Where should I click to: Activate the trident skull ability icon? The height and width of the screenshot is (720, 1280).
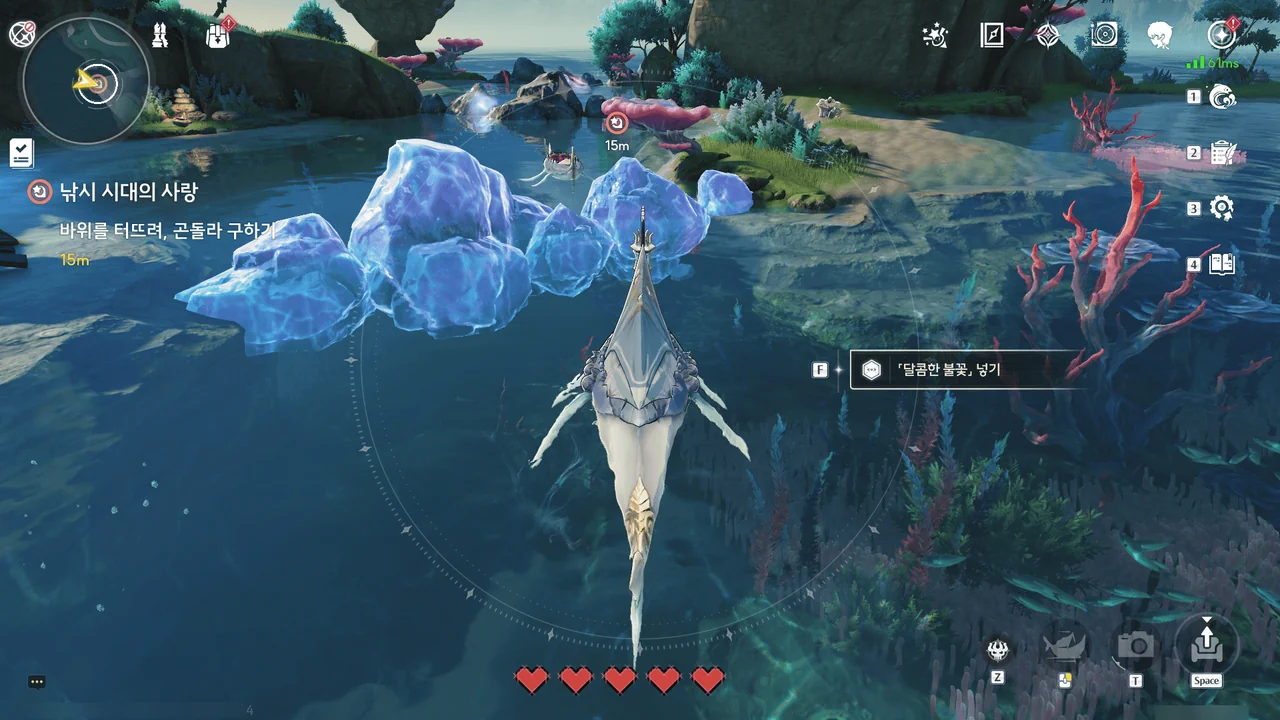[997, 650]
